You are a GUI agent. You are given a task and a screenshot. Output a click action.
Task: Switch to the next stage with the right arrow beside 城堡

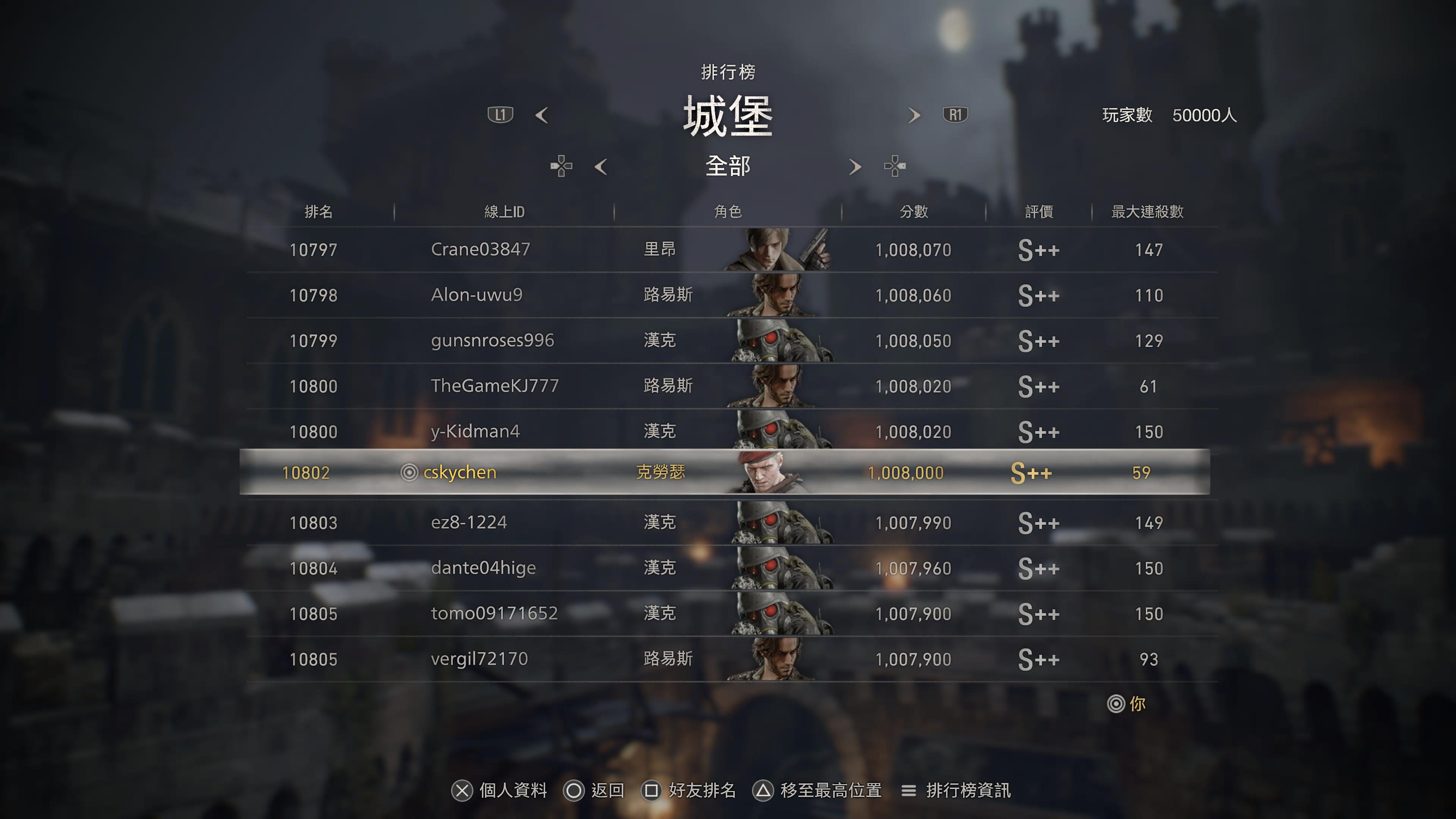click(914, 115)
